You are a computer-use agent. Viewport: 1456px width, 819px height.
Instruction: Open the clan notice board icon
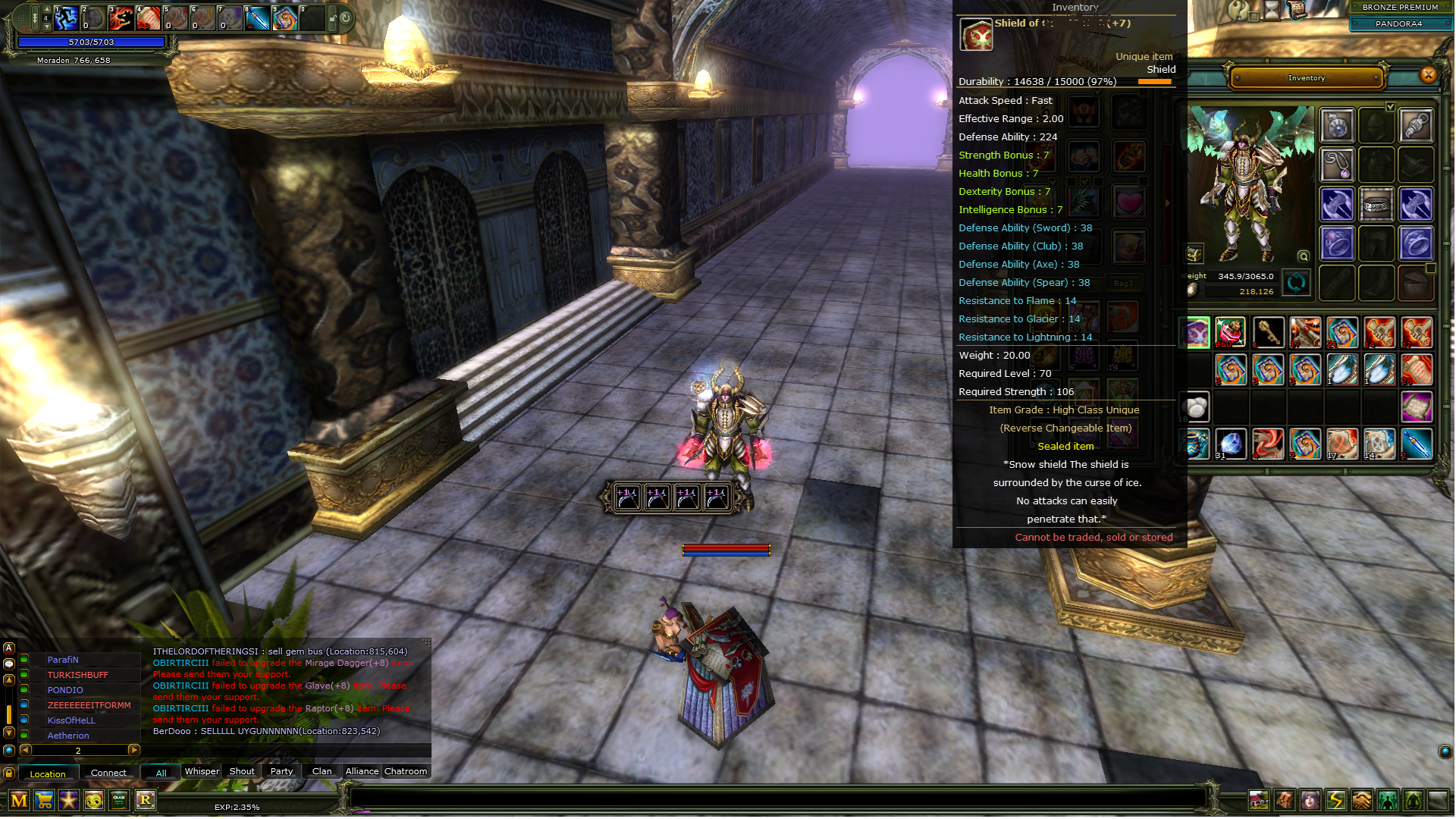tap(118, 800)
